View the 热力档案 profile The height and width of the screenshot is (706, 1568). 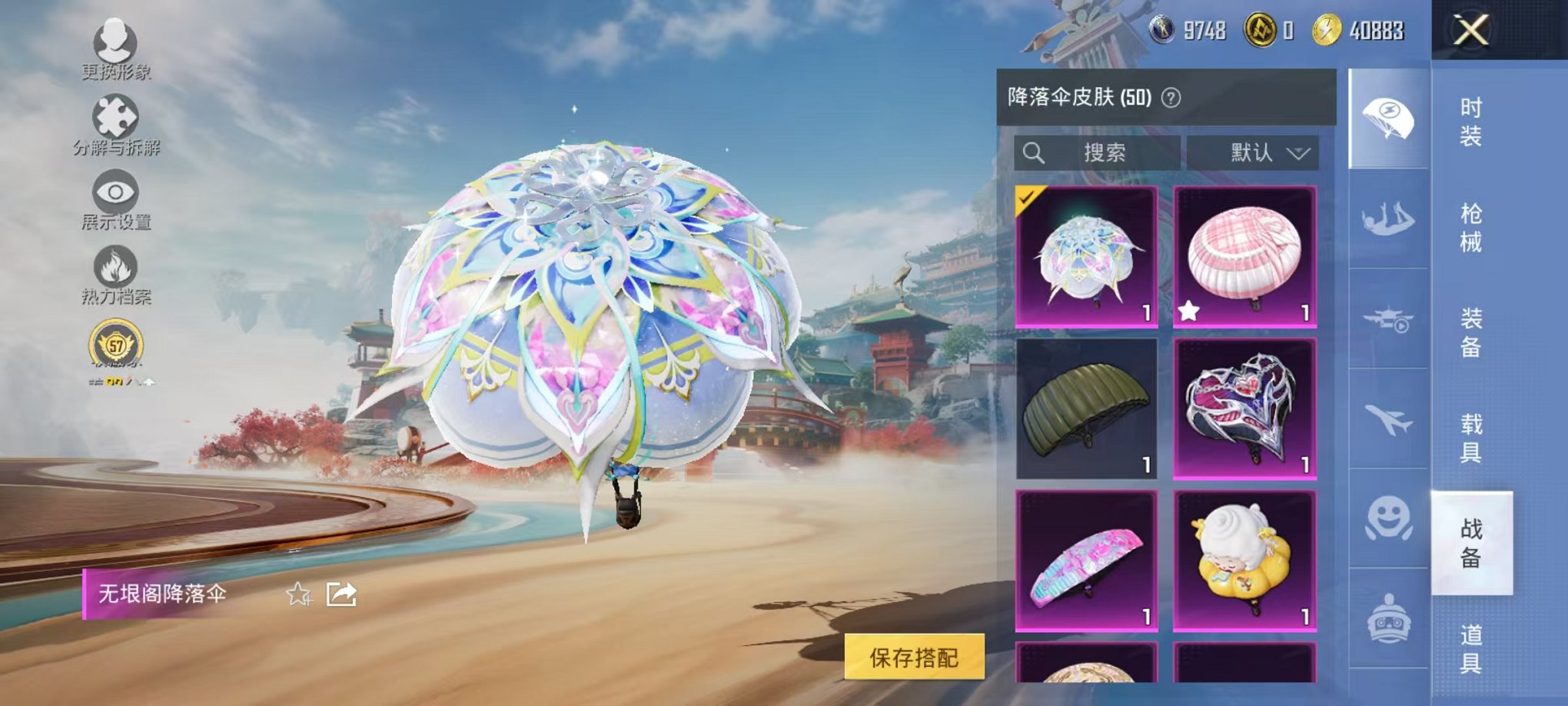pyautogui.click(x=114, y=265)
